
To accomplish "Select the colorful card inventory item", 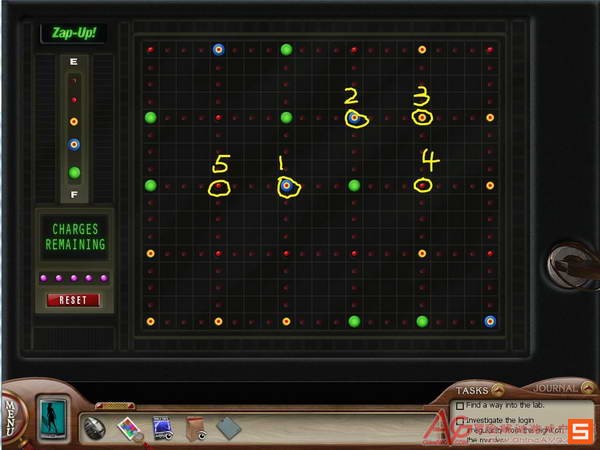I will (129, 427).
